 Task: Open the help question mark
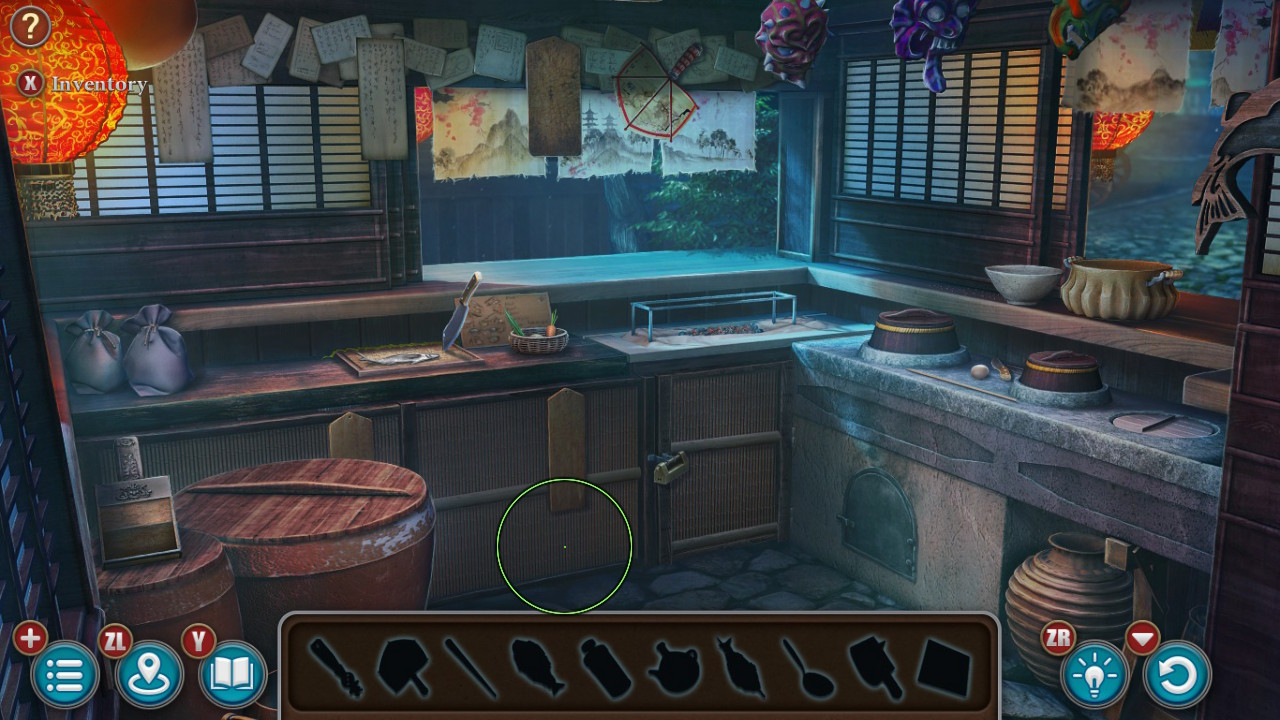[x=31, y=25]
